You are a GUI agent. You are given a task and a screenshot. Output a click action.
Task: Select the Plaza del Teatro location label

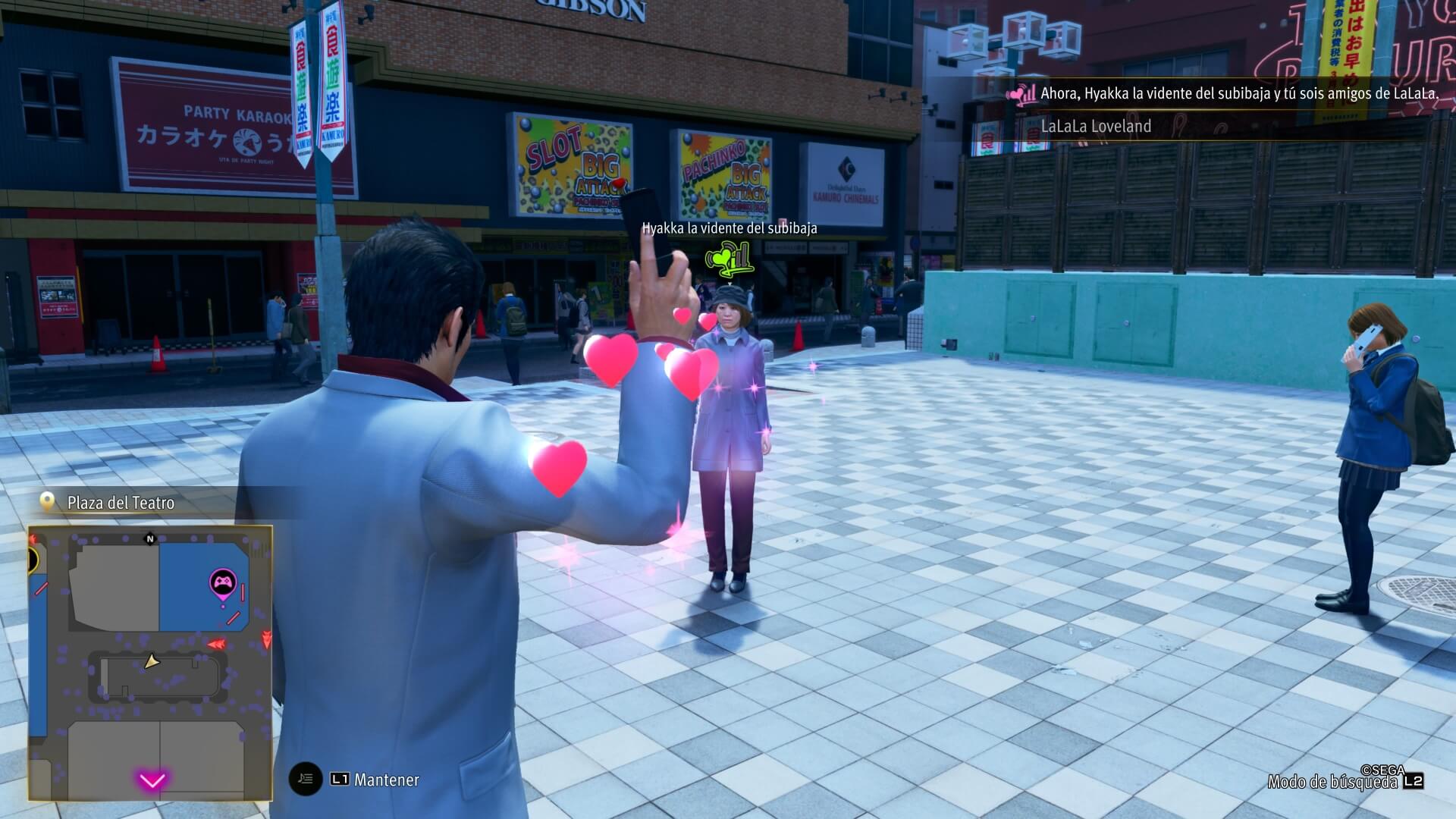coord(121,503)
